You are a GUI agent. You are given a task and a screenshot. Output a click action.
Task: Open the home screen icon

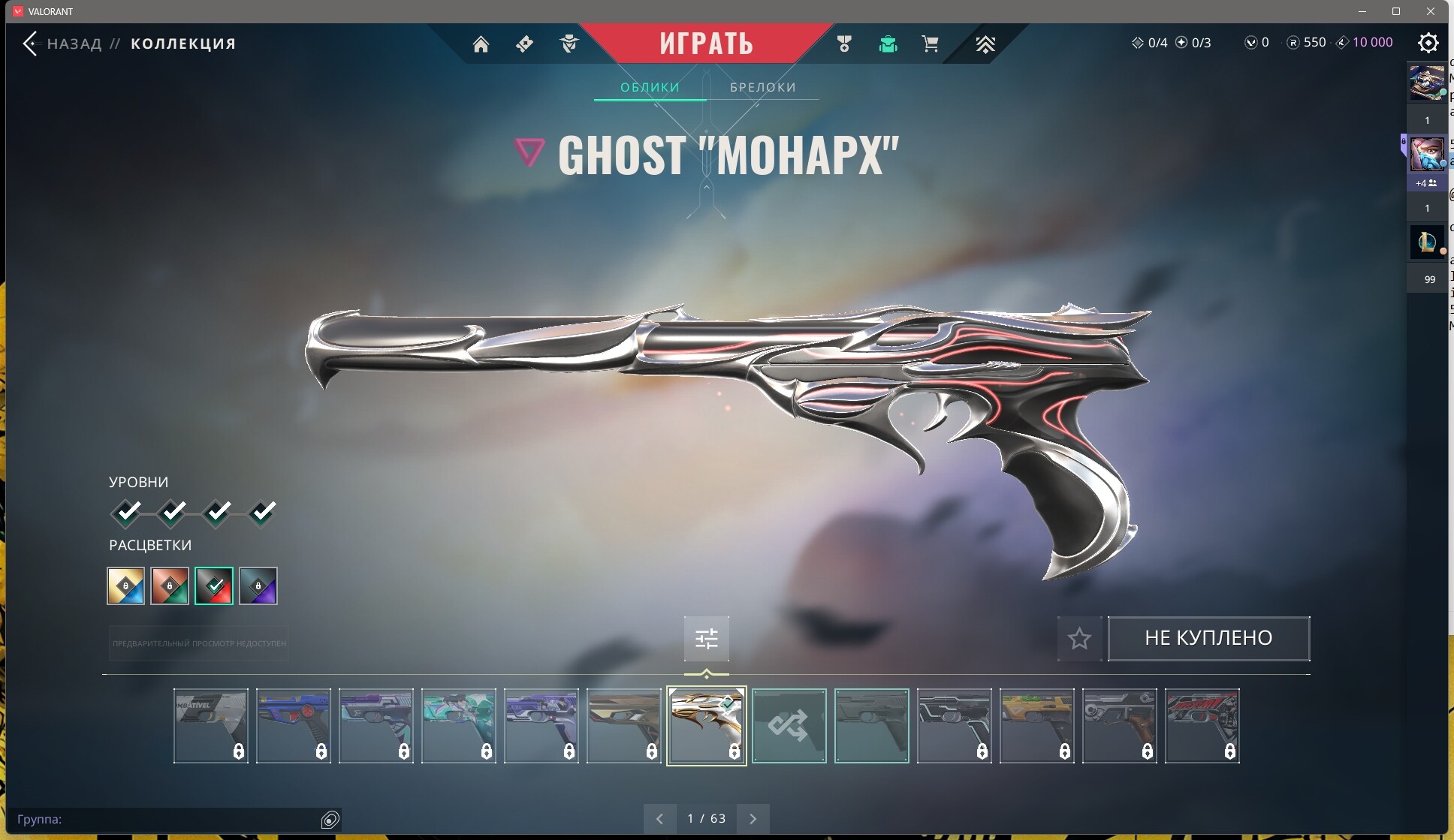[x=481, y=44]
